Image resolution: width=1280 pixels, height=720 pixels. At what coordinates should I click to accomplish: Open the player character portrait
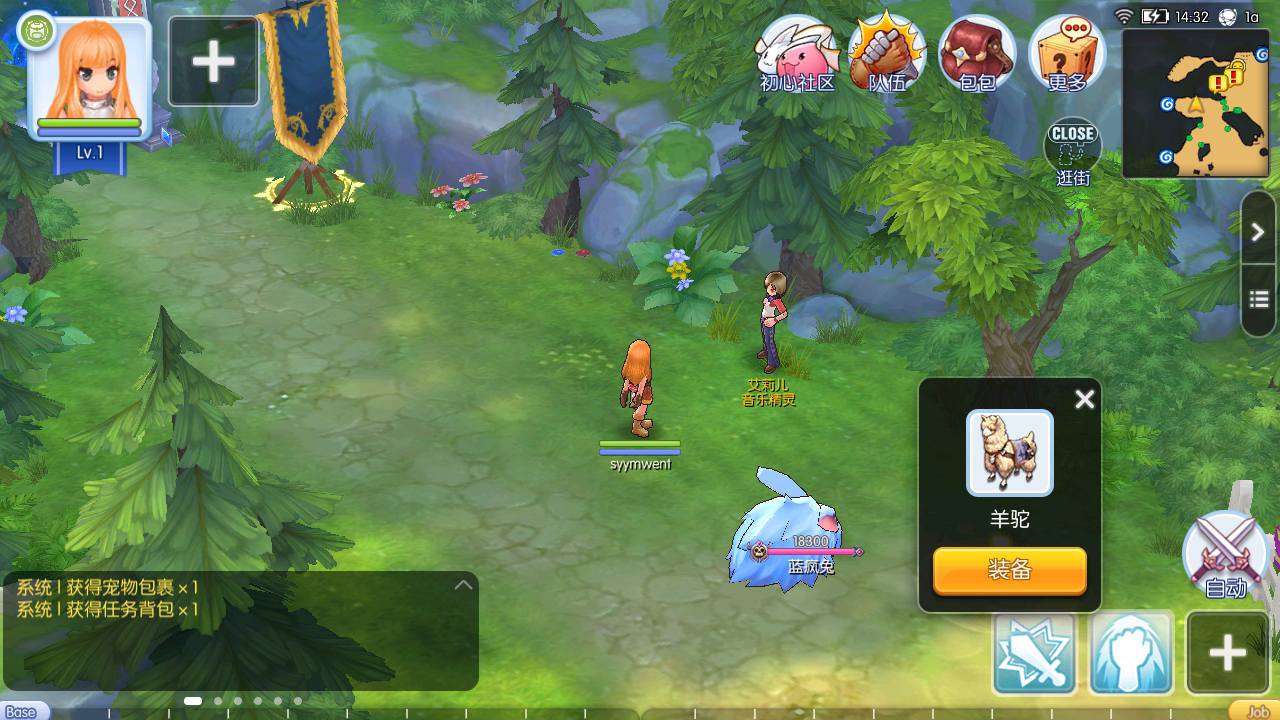click(x=89, y=80)
